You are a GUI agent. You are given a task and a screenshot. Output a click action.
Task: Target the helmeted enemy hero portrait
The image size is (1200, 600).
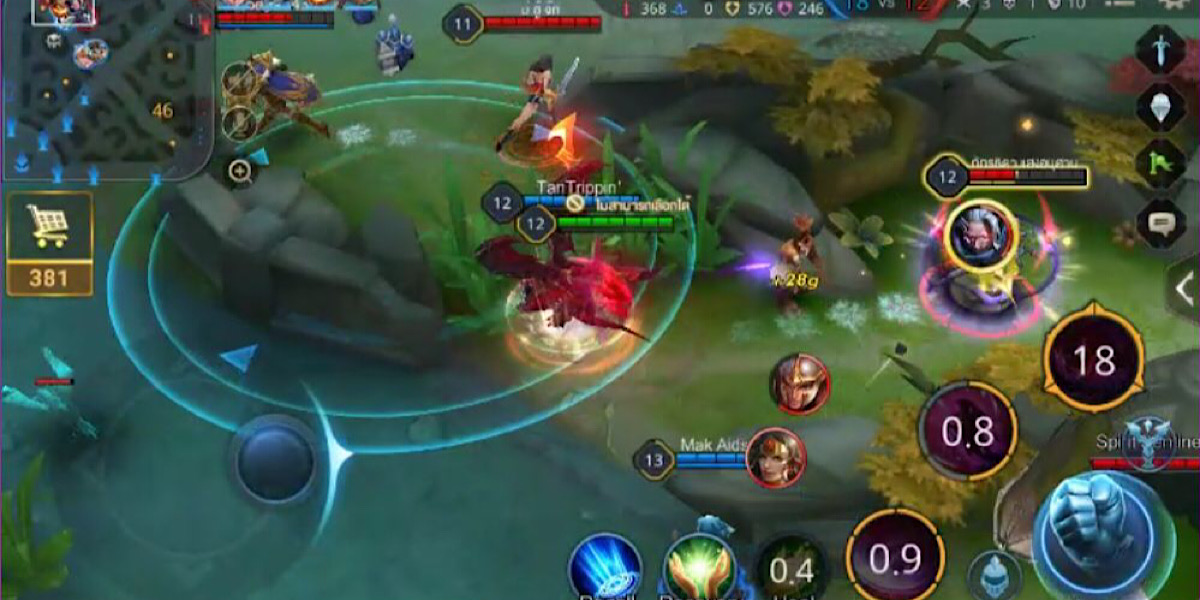800,384
